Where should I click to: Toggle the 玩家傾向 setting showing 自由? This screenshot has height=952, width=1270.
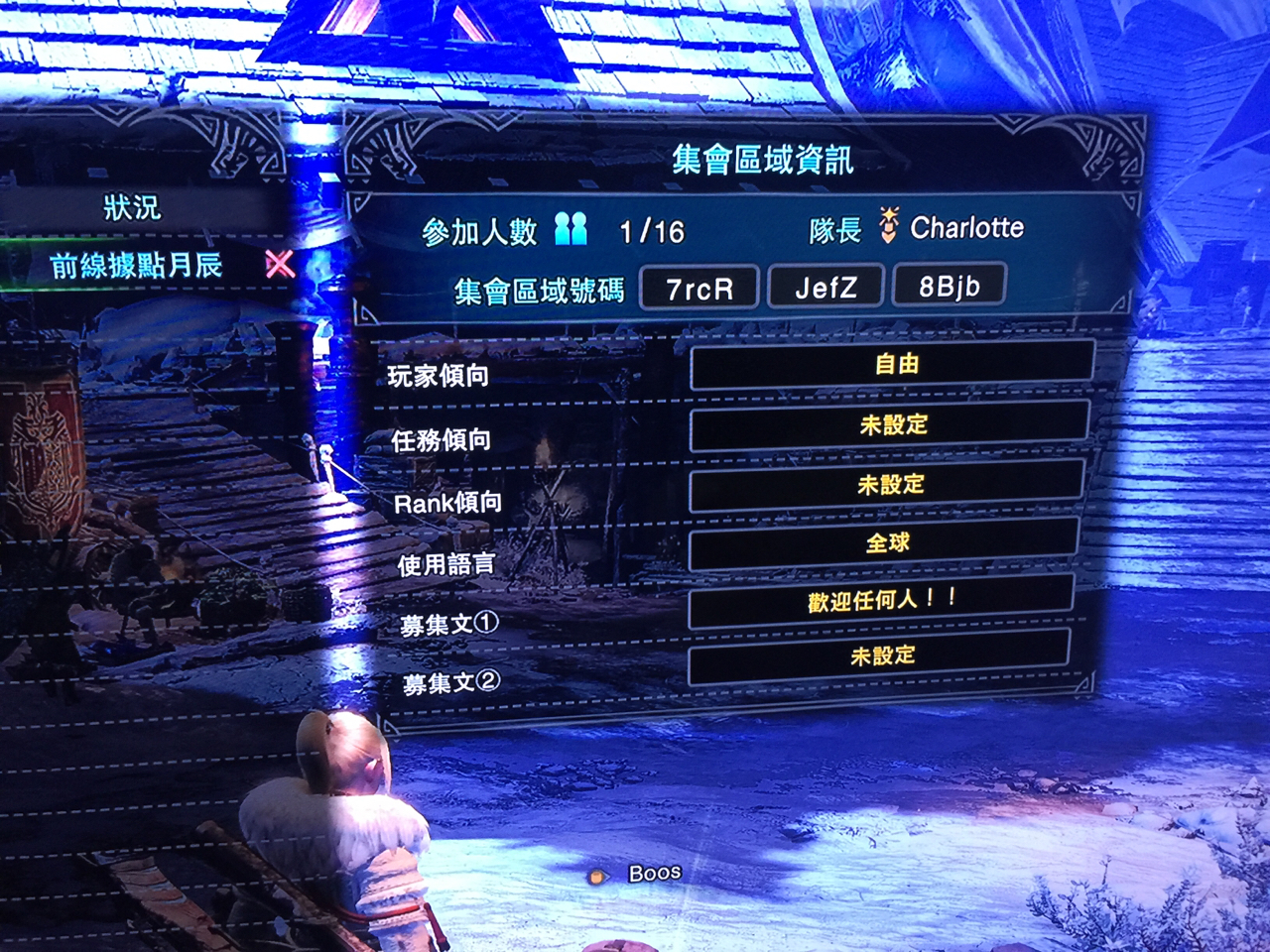892,367
